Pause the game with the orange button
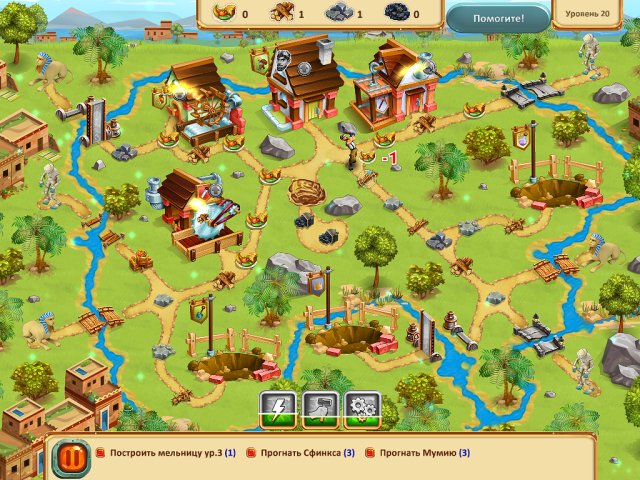The image size is (640, 480). [69, 455]
